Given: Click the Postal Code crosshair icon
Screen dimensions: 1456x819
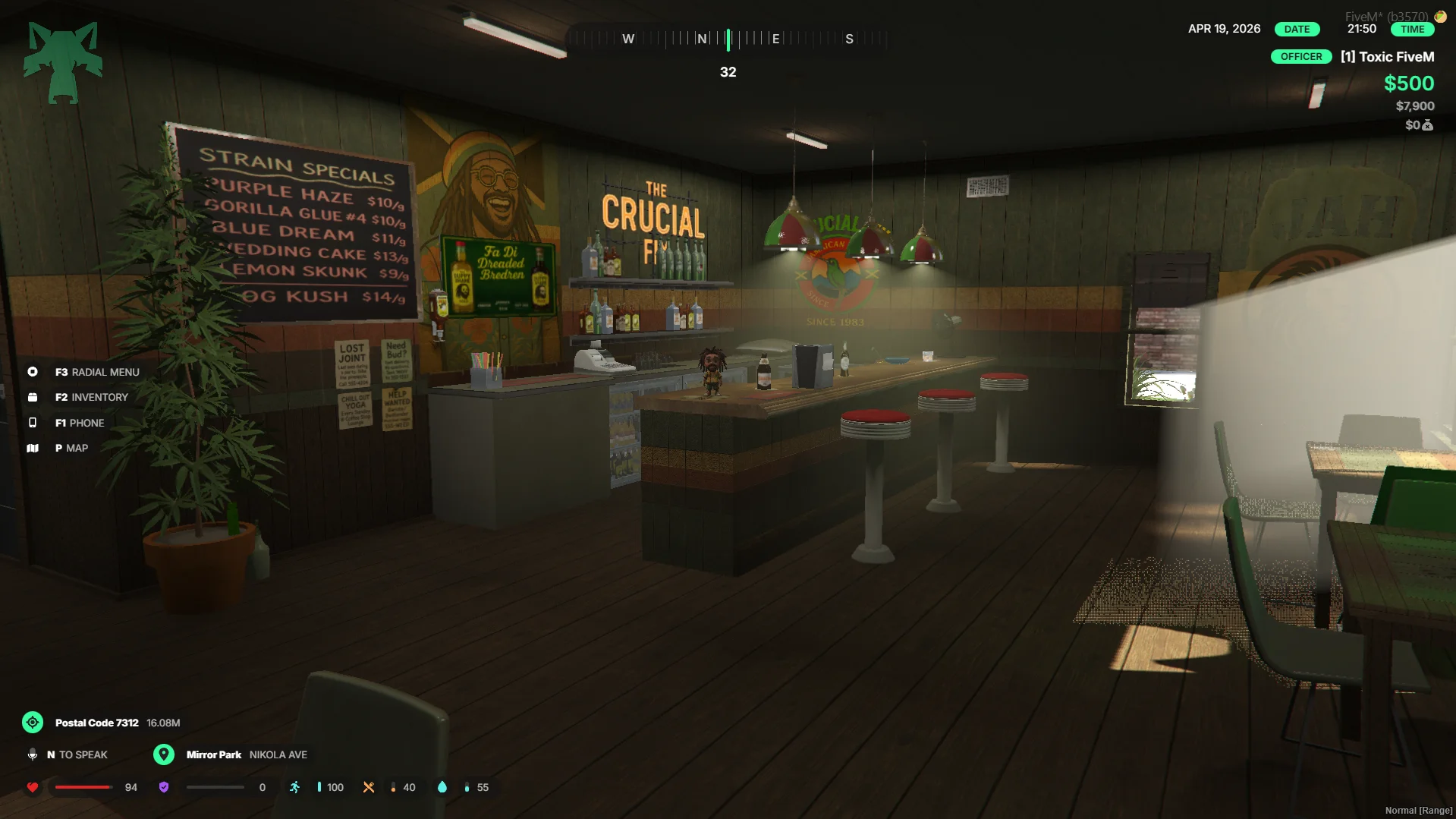Looking at the screenshot, I should click(x=33, y=723).
